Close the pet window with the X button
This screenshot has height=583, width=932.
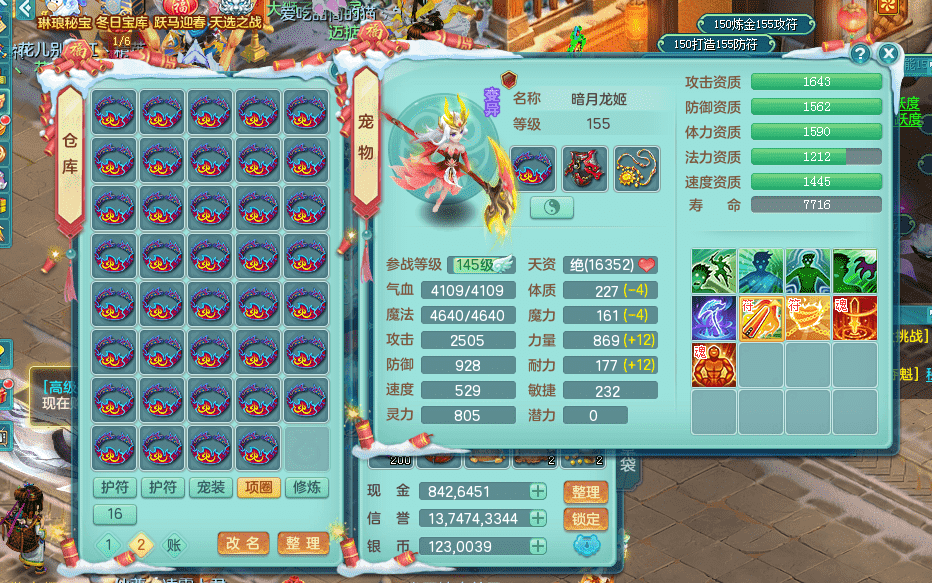point(887,54)
